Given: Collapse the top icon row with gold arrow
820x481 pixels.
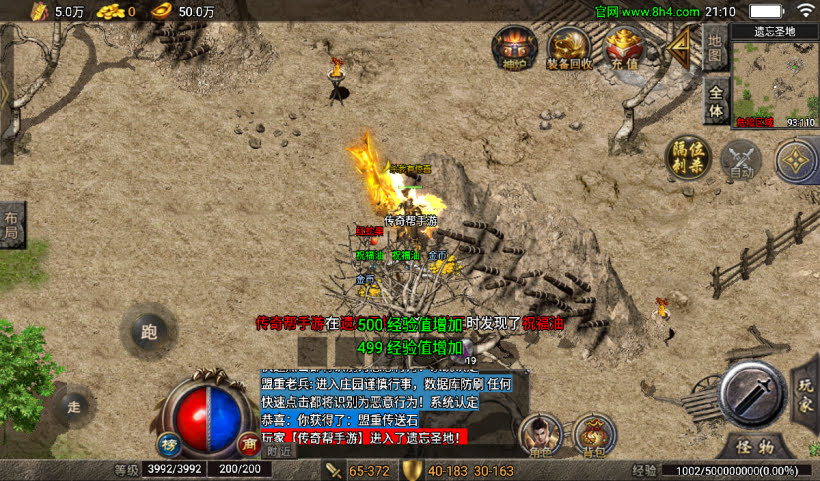Looking at the screenshot, I should (x=682, y=47).
